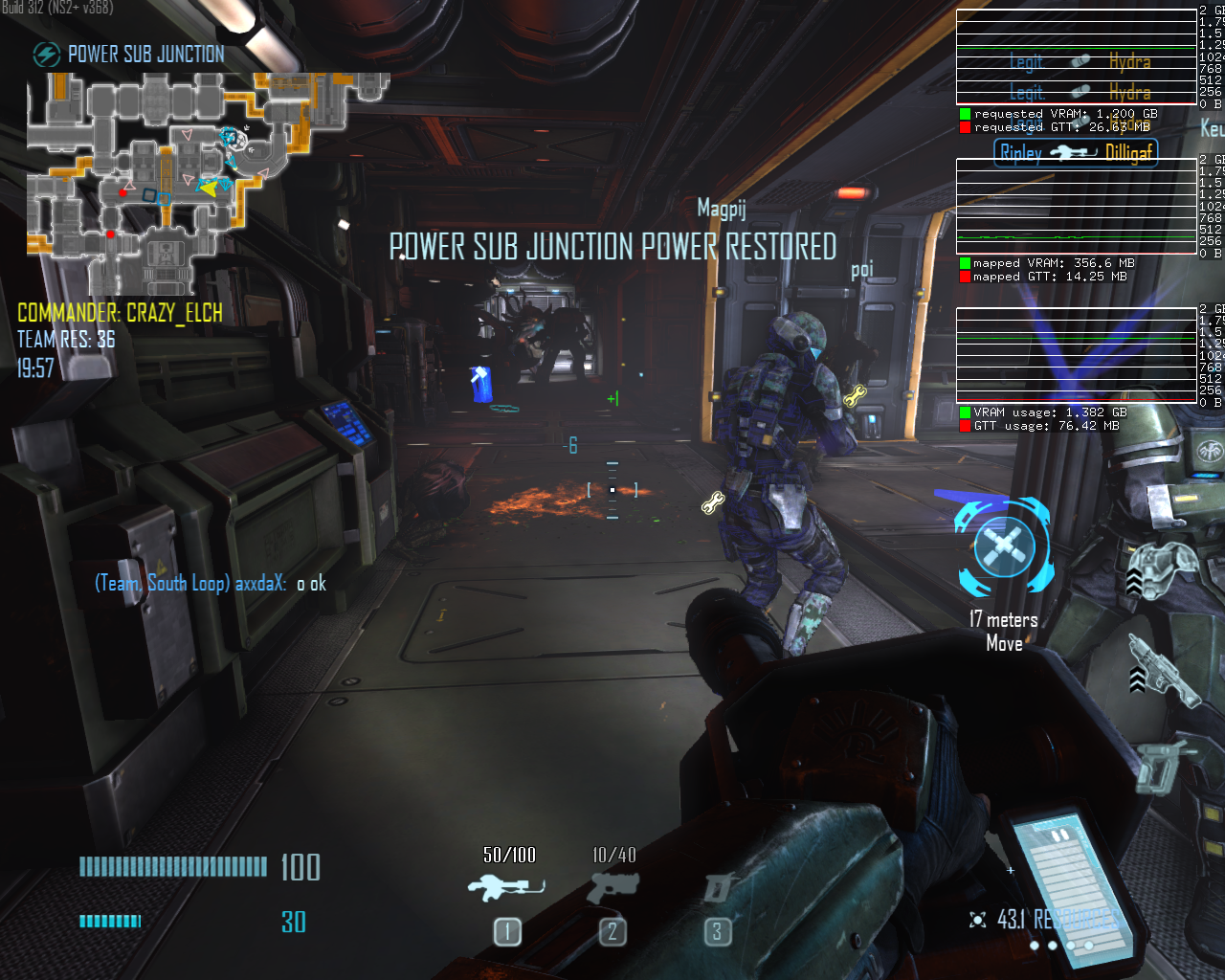Click the Move waypoint order icon
This screenshot has height=980, width=1225.
1004,547
